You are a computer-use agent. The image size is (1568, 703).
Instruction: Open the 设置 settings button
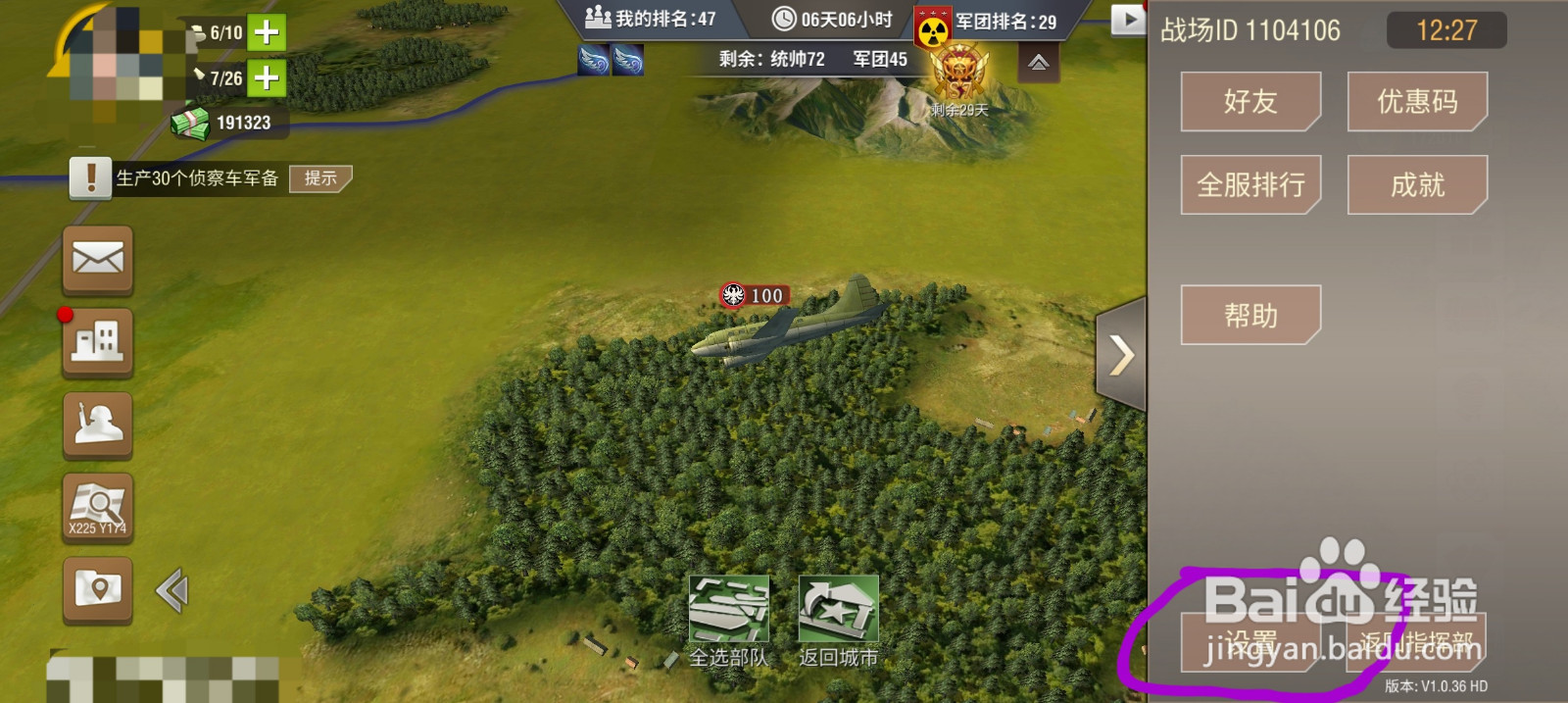[x=1250, y=643]
